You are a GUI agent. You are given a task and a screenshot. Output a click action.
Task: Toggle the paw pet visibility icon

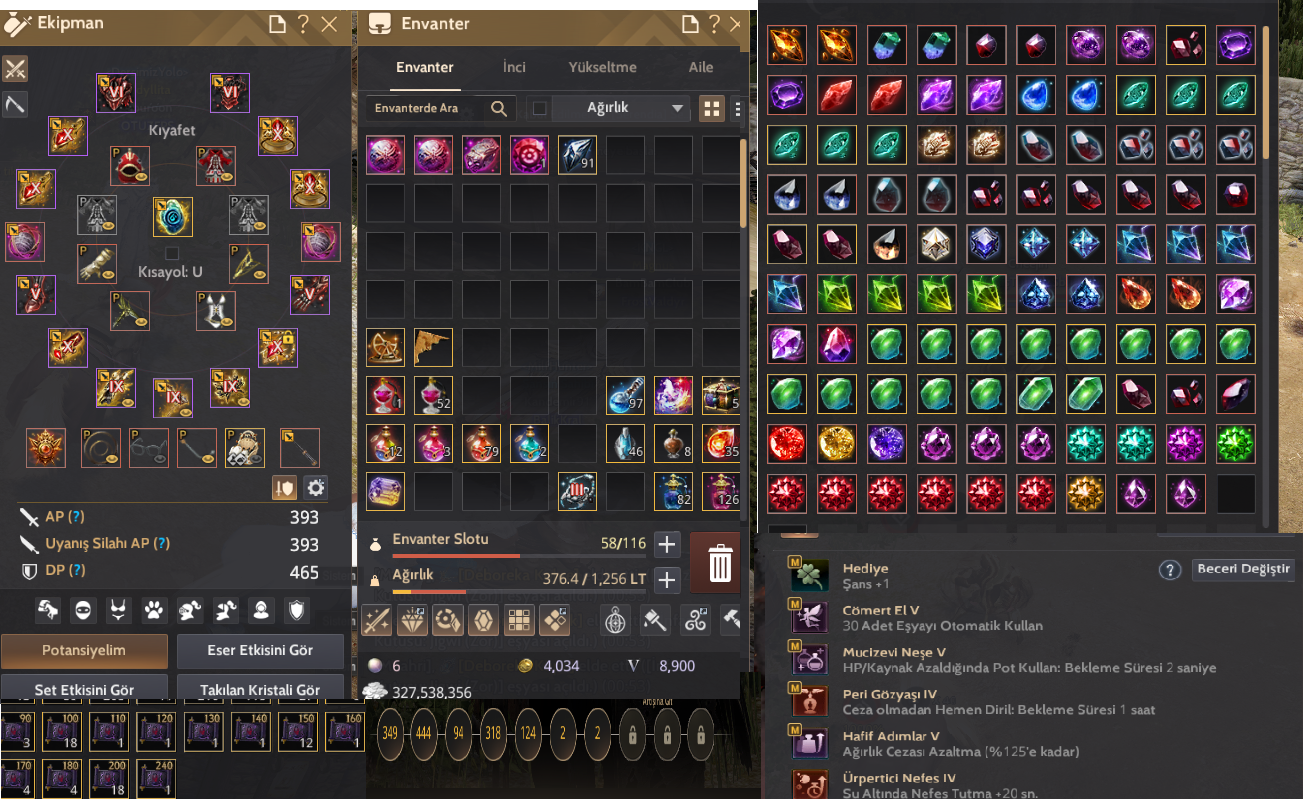pyautogui.click(x=154, y=608)
